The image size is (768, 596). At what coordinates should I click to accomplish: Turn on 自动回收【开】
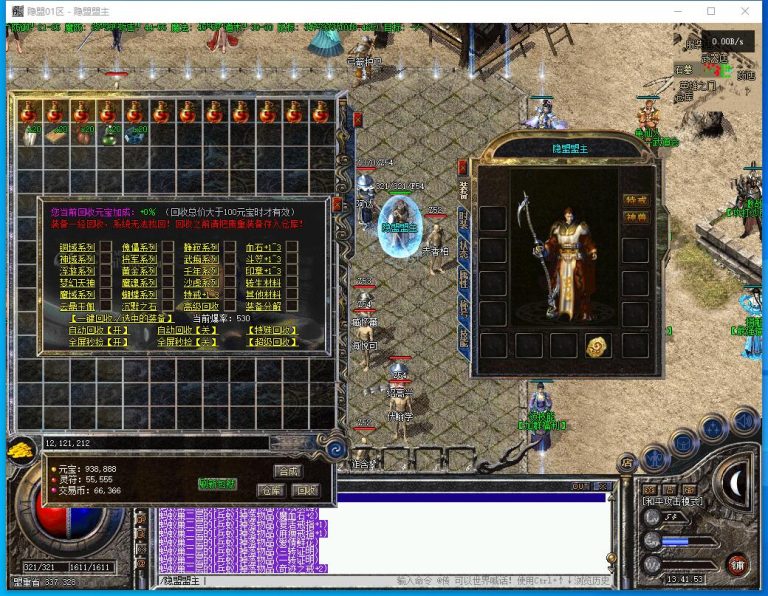click(x=99, y=330)
